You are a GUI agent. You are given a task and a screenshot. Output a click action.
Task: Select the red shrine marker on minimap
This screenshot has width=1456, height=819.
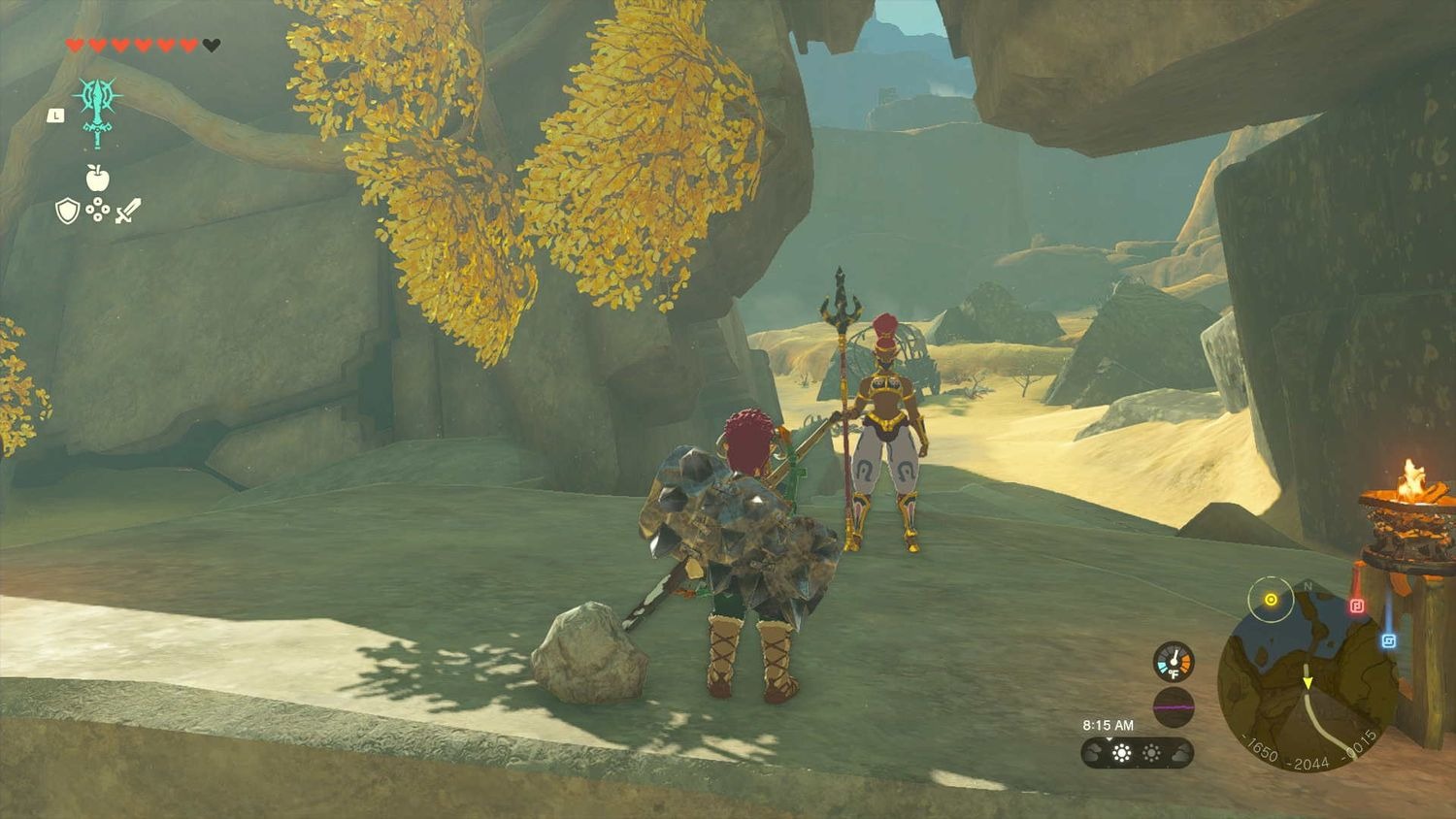click(x=1358, y=606)
